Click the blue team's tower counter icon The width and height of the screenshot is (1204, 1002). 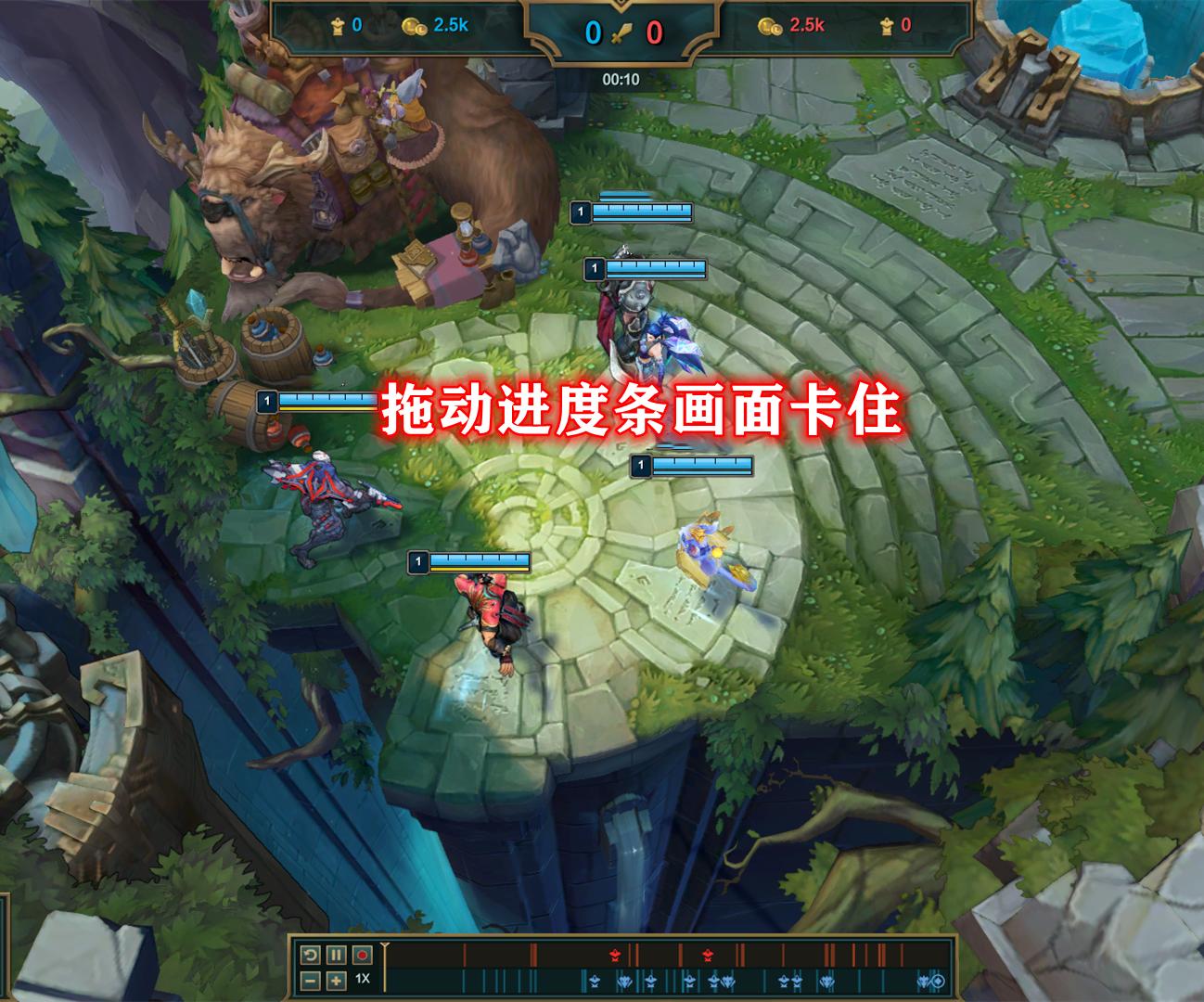(x=337, y=25)
